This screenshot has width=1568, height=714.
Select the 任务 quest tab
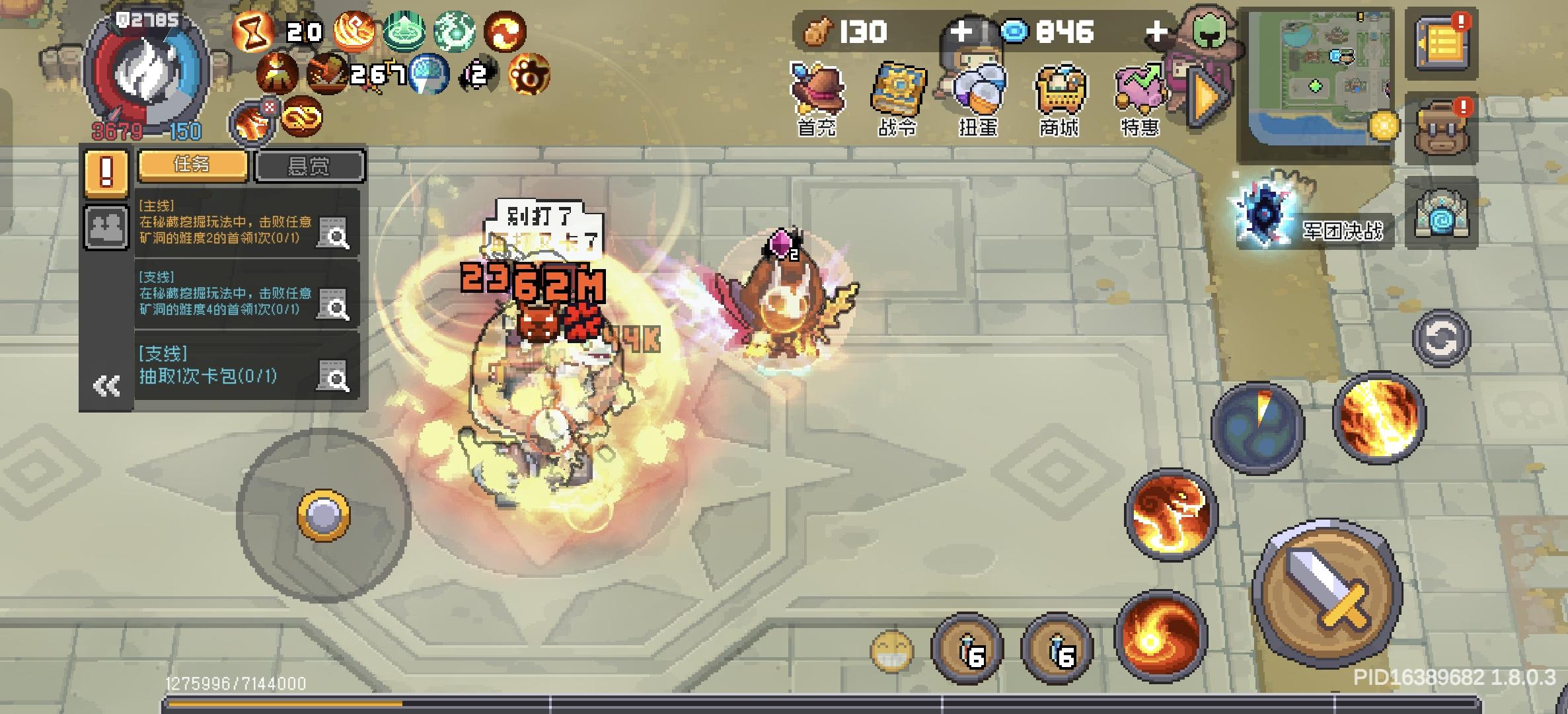[x=192, y=166]
